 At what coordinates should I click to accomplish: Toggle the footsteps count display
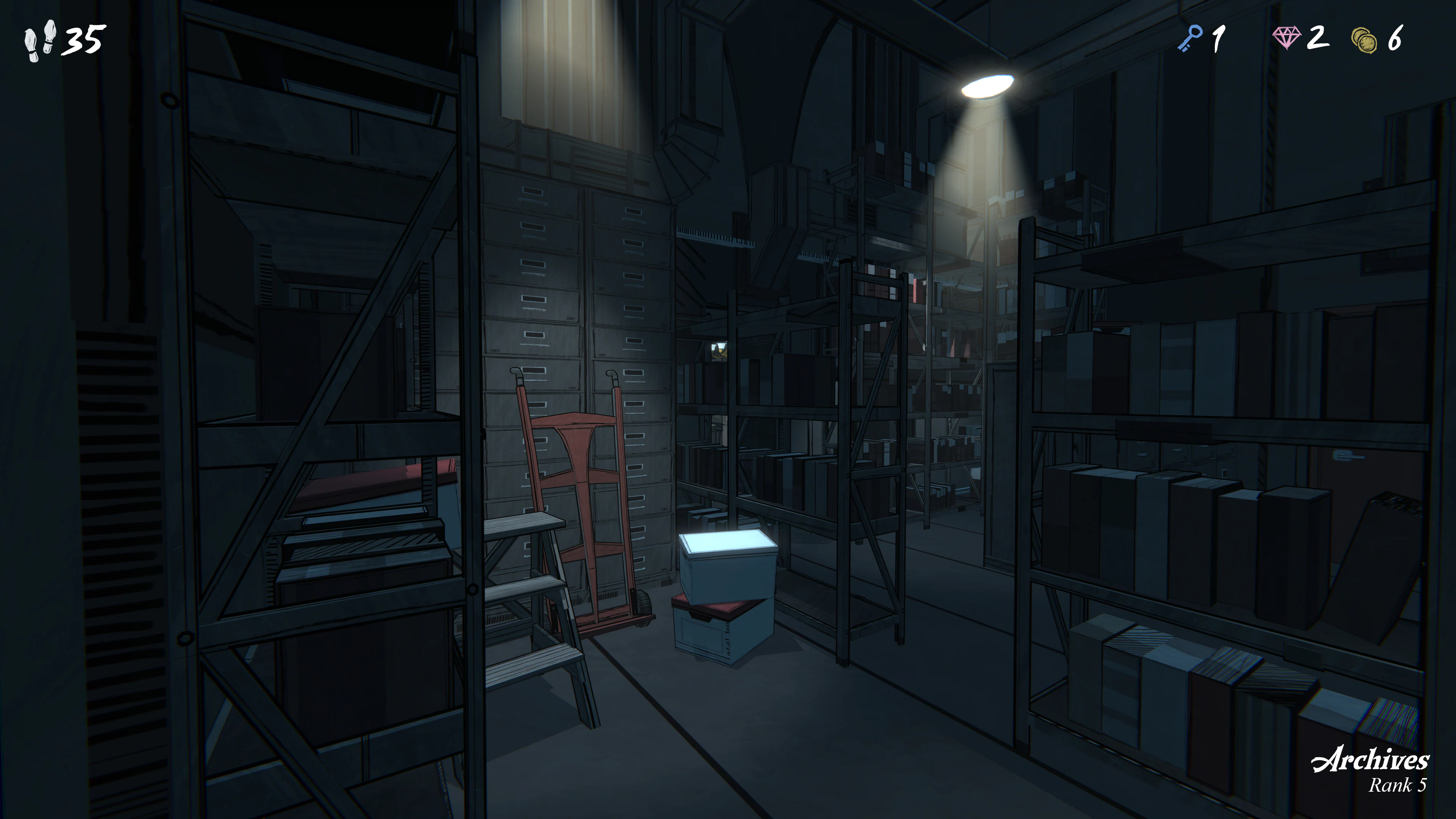tap(62, 39)
